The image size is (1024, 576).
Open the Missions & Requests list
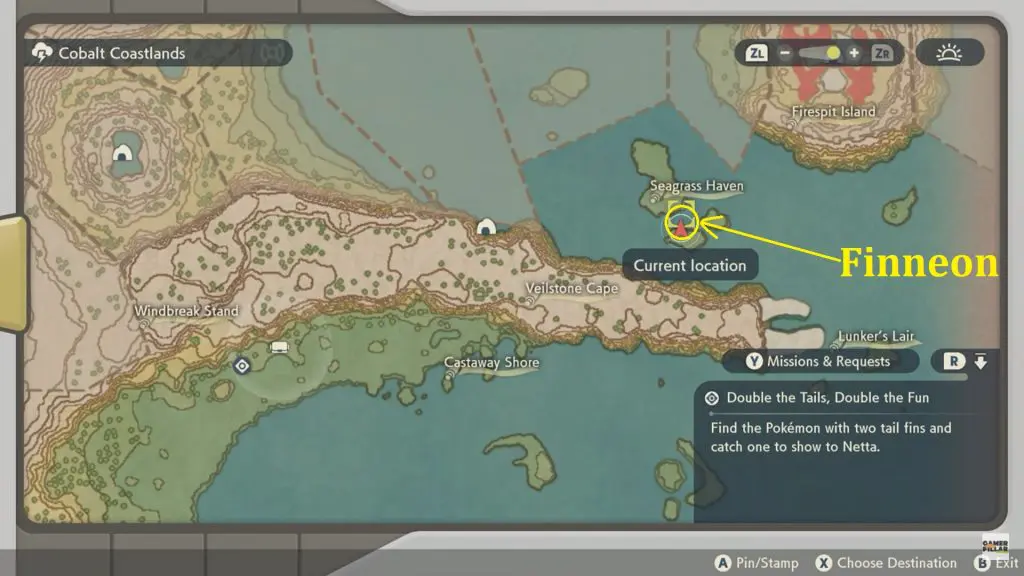(819, 361)
